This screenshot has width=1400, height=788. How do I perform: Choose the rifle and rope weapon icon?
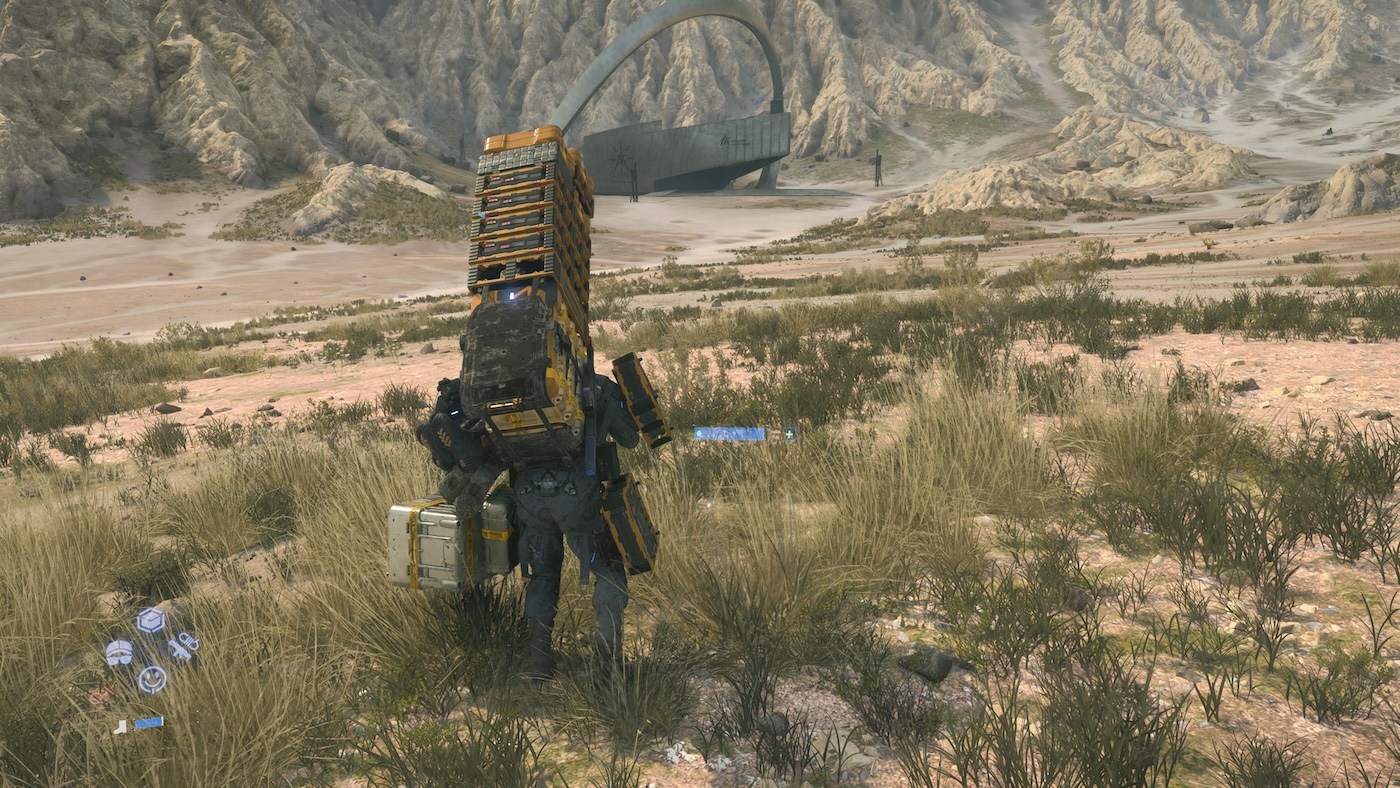tap(182, 648)
